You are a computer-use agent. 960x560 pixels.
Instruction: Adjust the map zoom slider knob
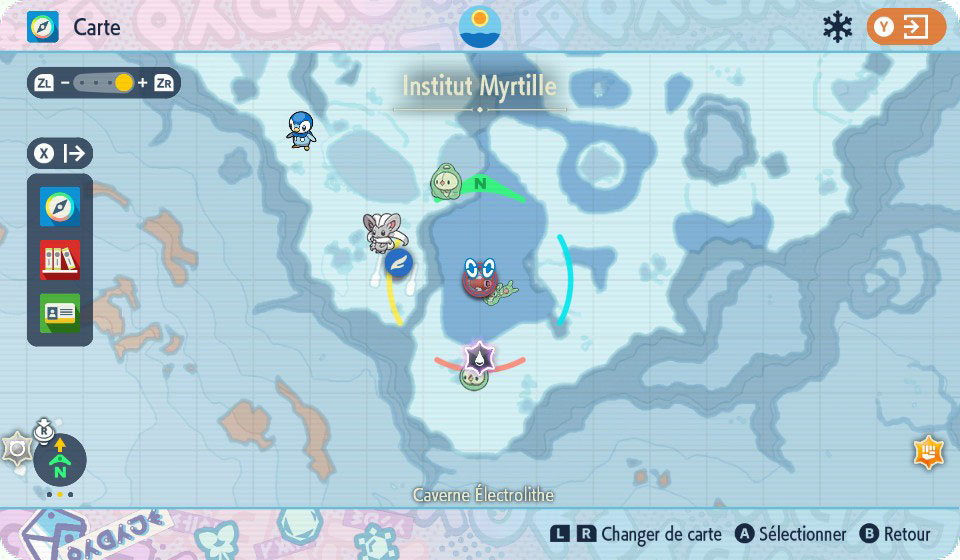point(123,83)
